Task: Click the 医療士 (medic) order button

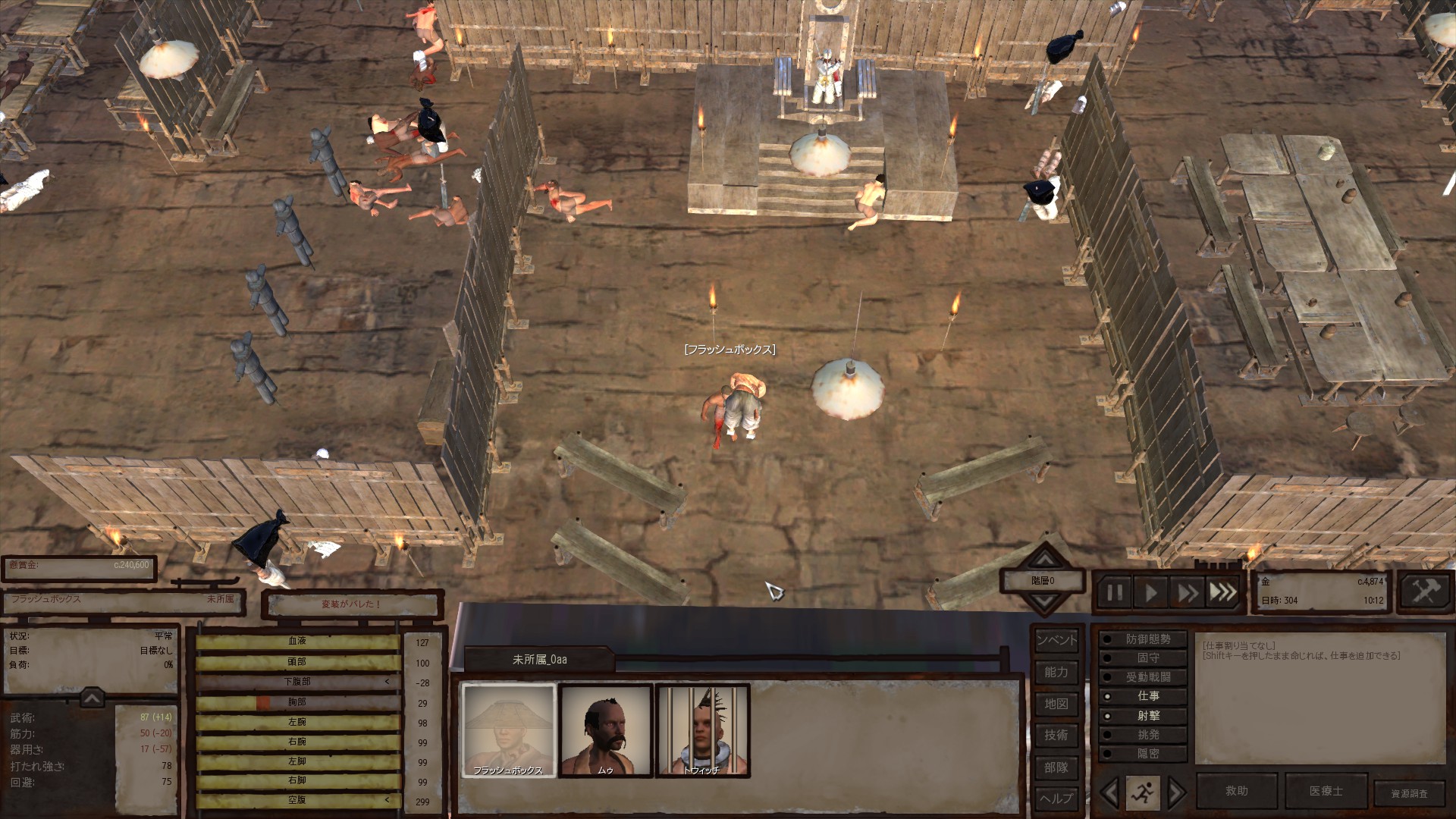Action: [1326, 791]
